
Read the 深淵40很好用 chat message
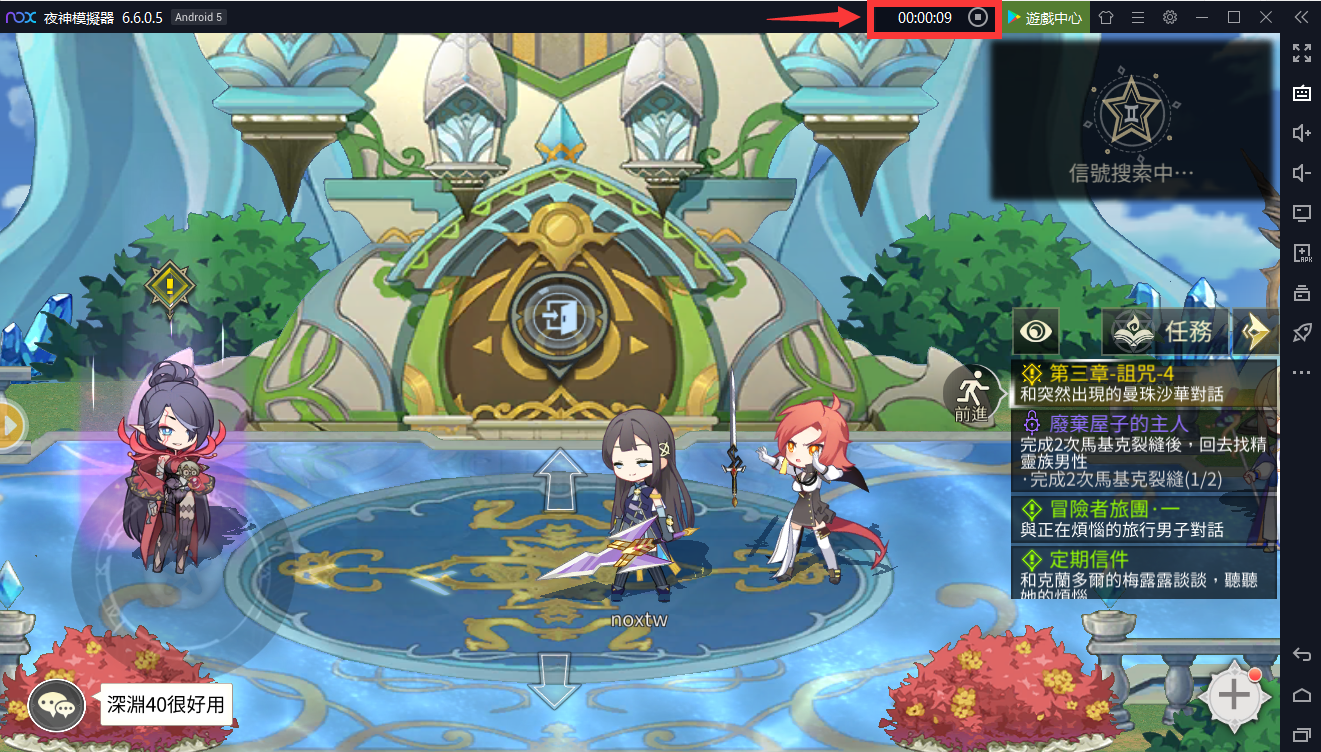(167, 705)
